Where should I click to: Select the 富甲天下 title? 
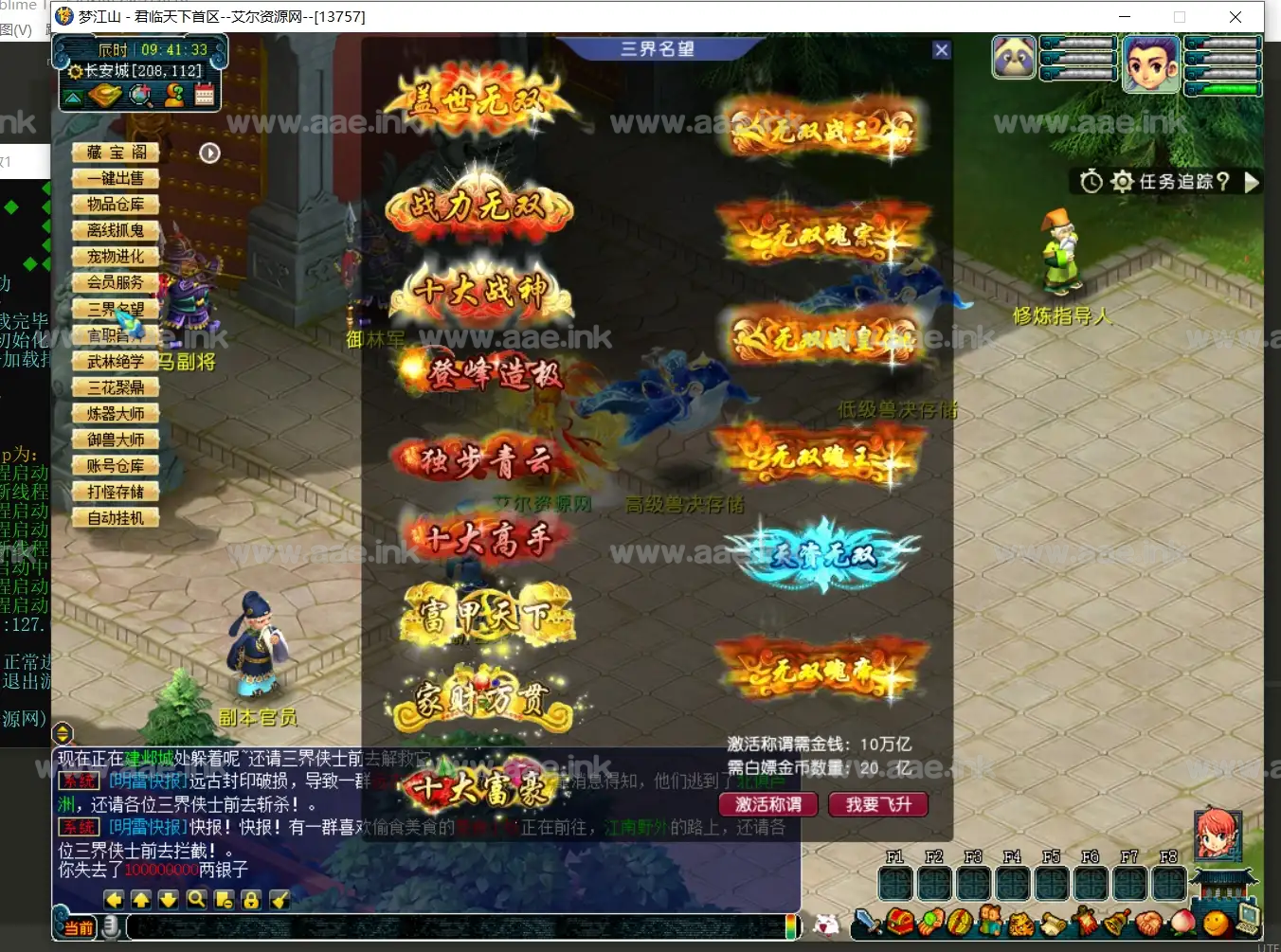point(487,617)
